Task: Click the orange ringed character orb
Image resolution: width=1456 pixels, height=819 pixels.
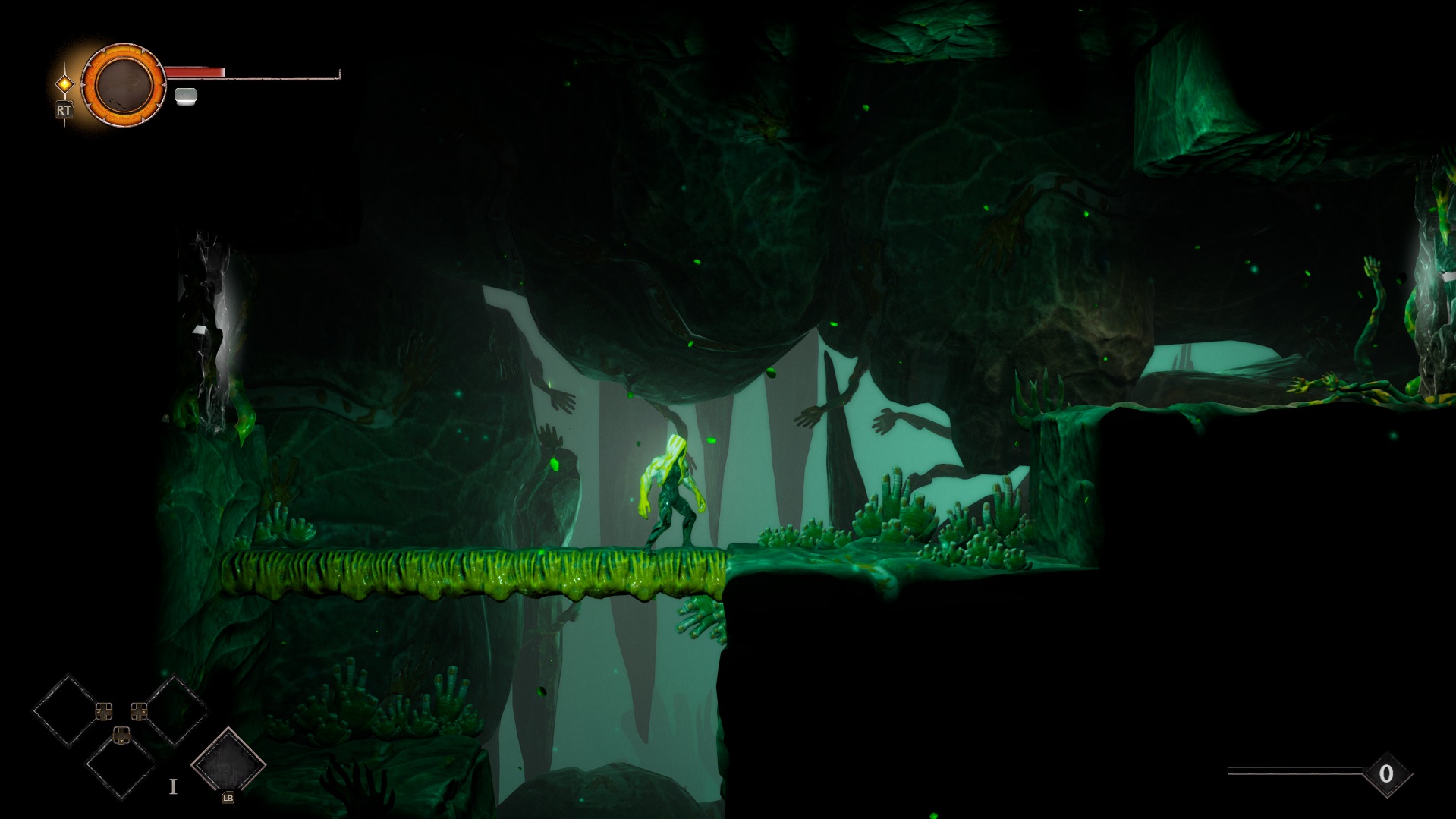Action: [123, 84]
